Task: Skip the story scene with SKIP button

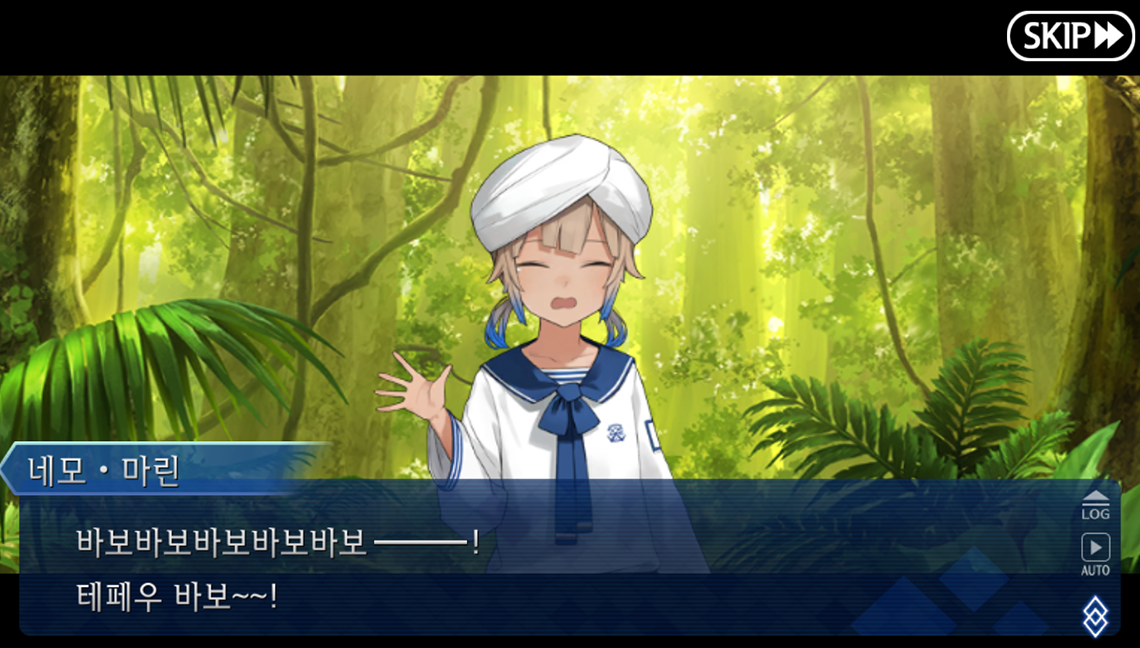Action: (x=1069, y=37)
